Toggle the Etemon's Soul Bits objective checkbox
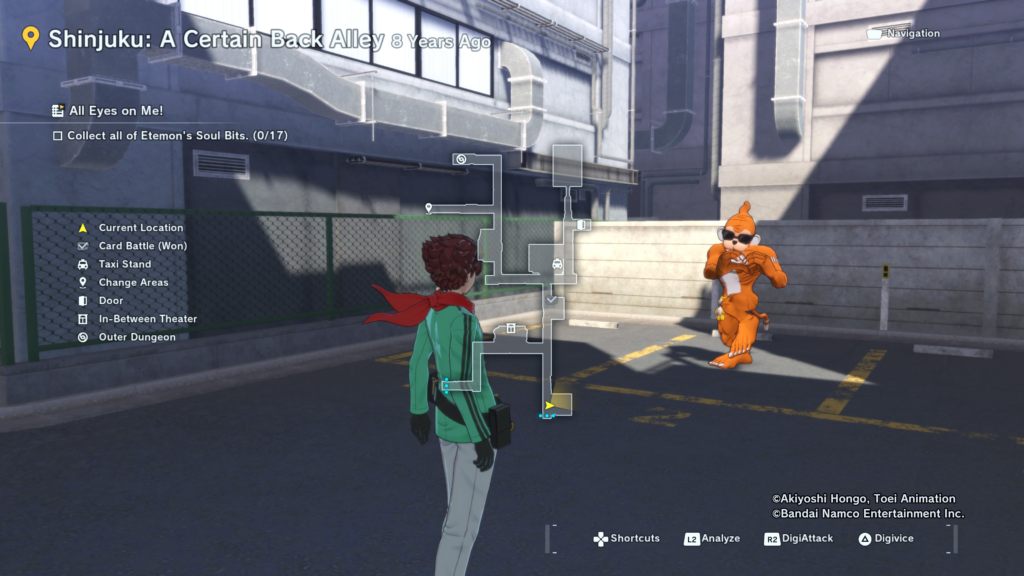 click(58, 136)
